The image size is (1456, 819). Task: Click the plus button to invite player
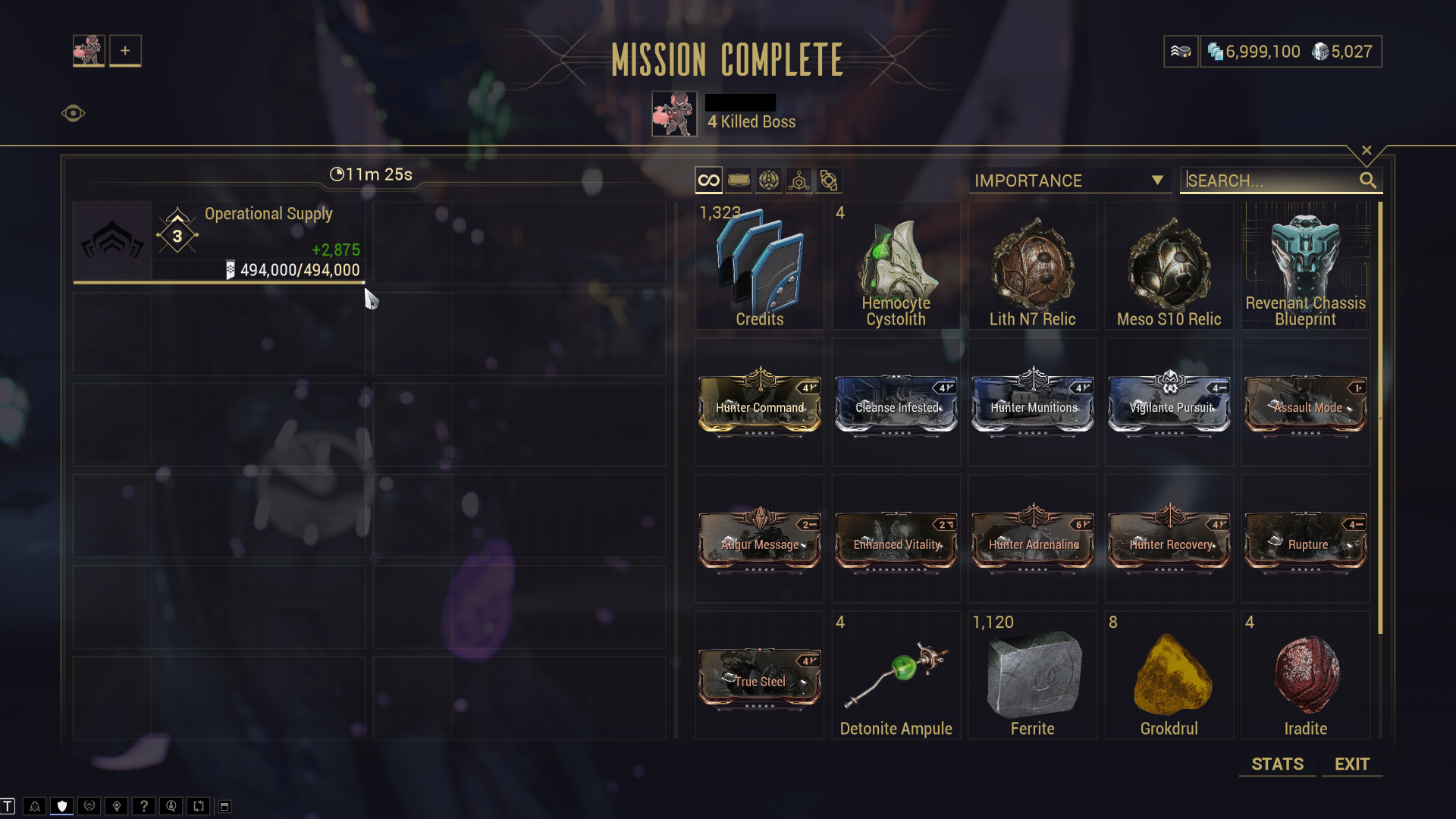click(125, 51)
